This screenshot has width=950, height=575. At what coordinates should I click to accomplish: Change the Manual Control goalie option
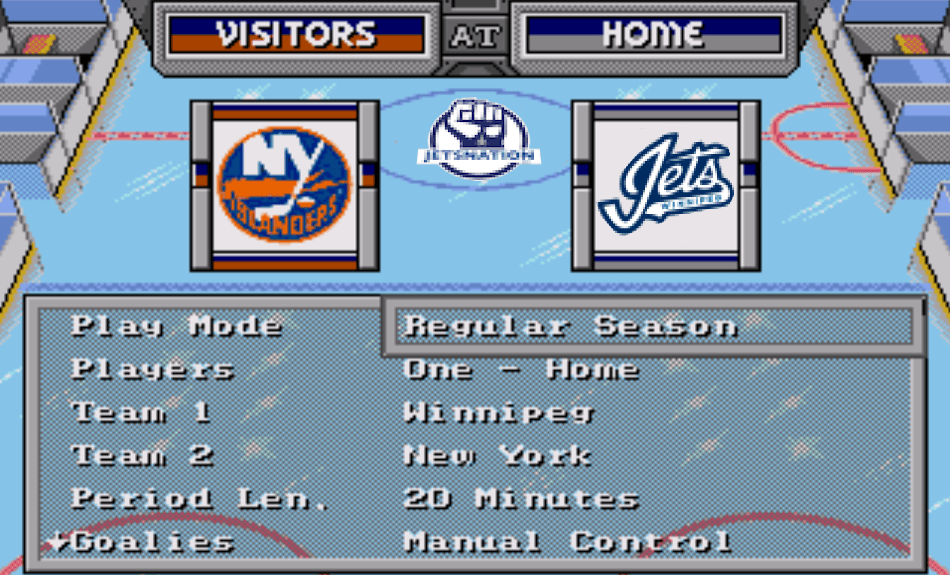[567, 542]
